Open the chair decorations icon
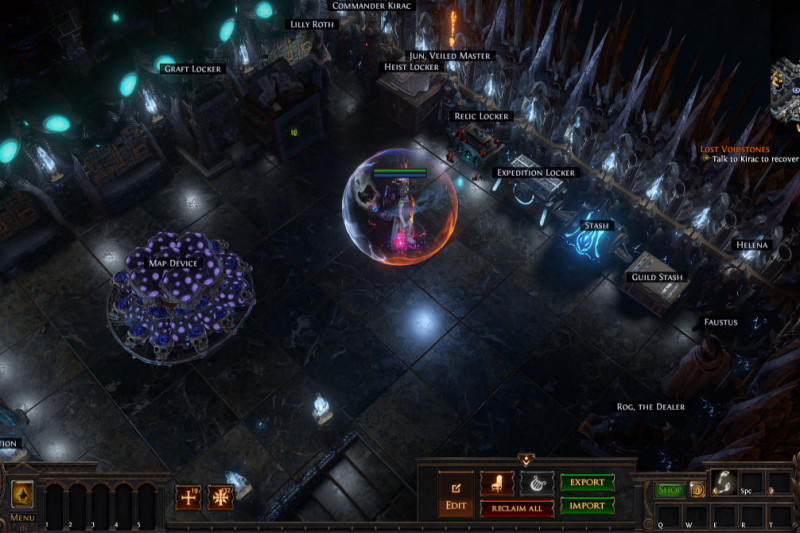 pos(497,484)
